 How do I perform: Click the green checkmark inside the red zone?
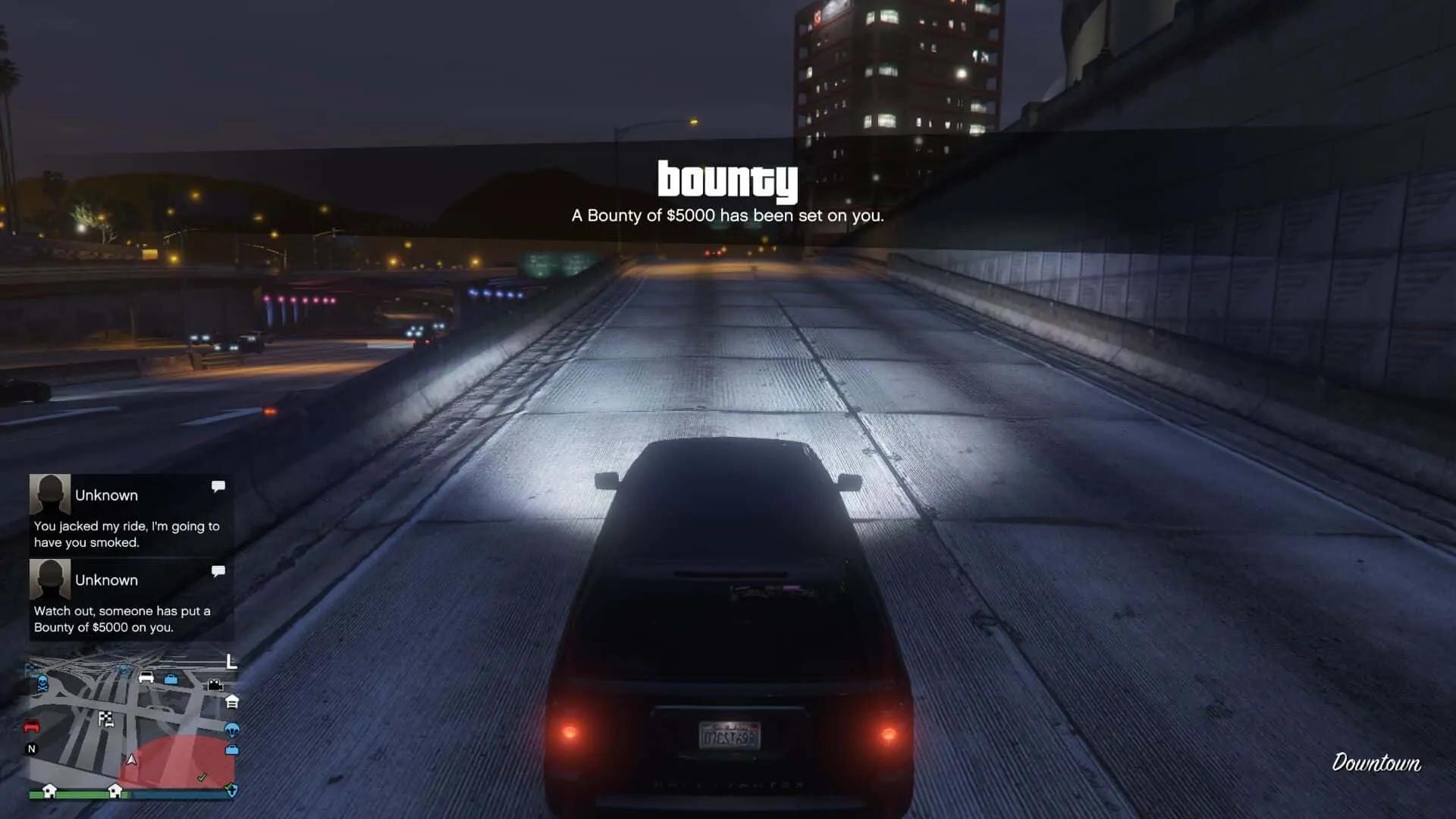pyautogui.click(x=202, y=777)
